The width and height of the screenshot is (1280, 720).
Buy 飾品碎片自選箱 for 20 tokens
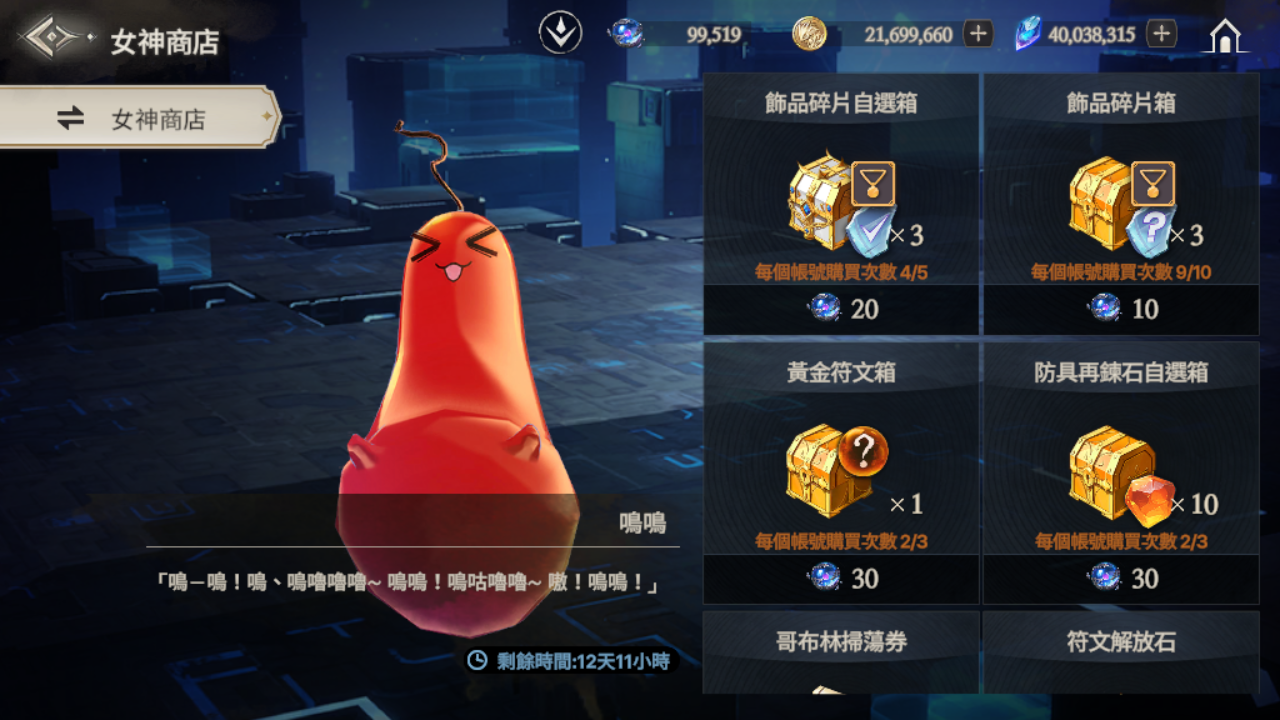[x=841, y=309]
